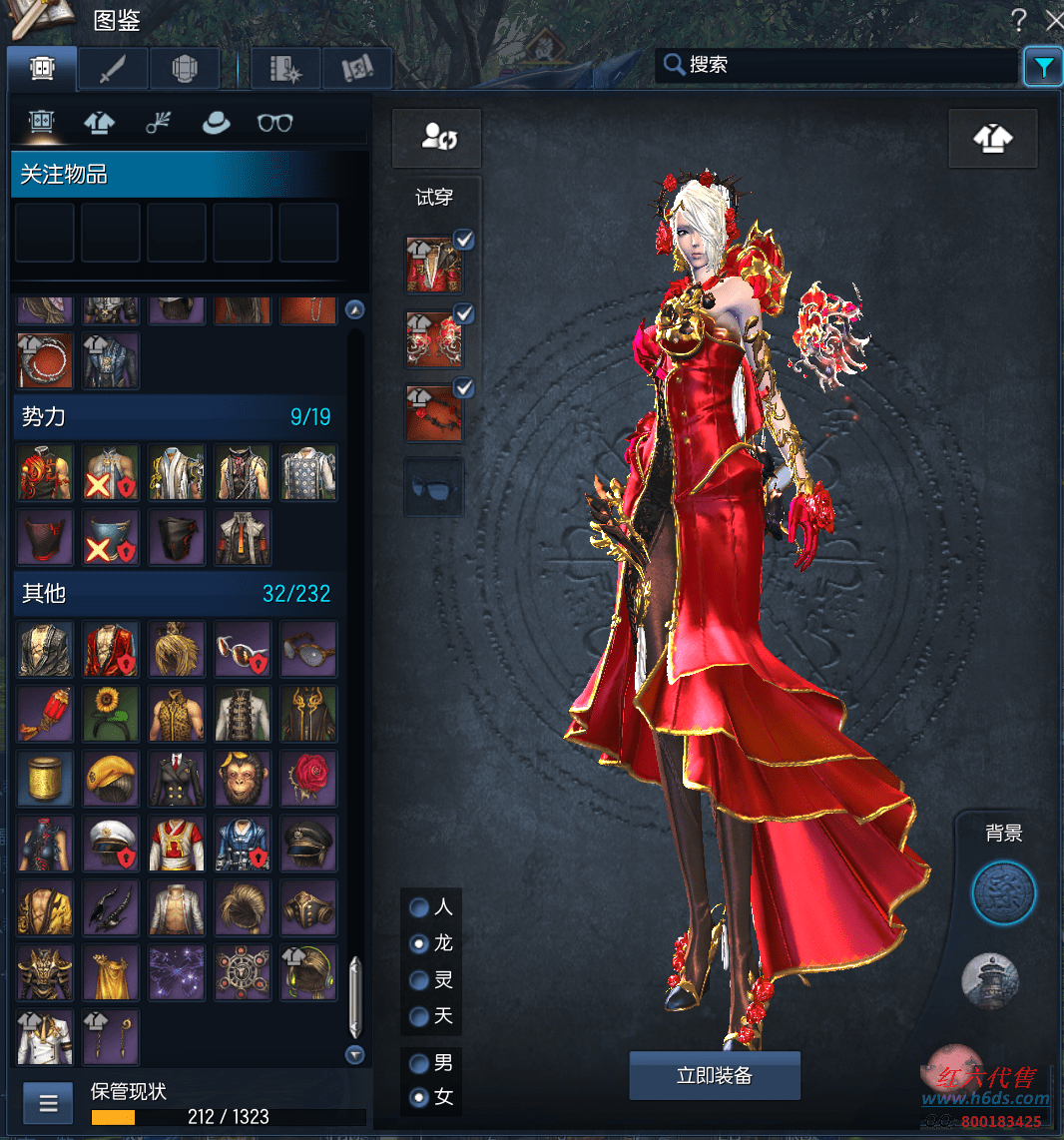Switch to the sword weapon tab

point(114,68)
